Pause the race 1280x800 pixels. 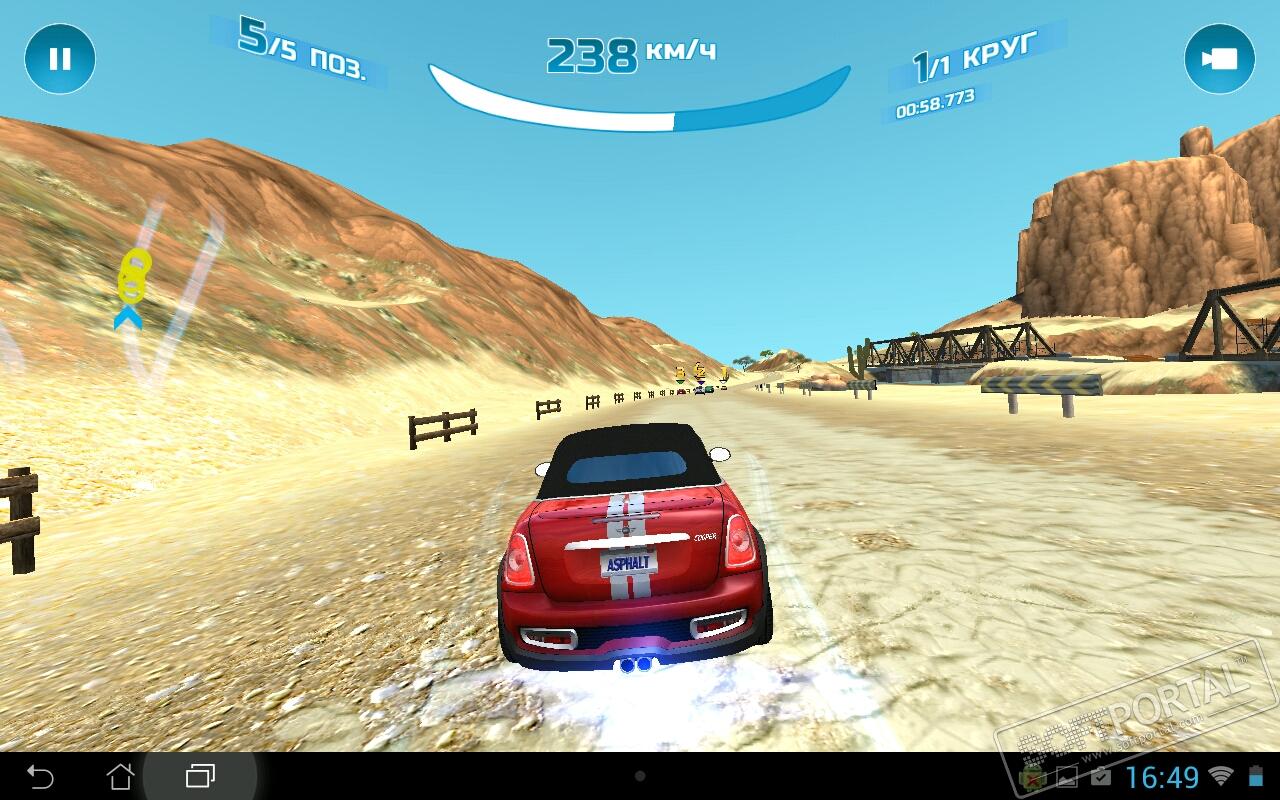coord(60,59)
